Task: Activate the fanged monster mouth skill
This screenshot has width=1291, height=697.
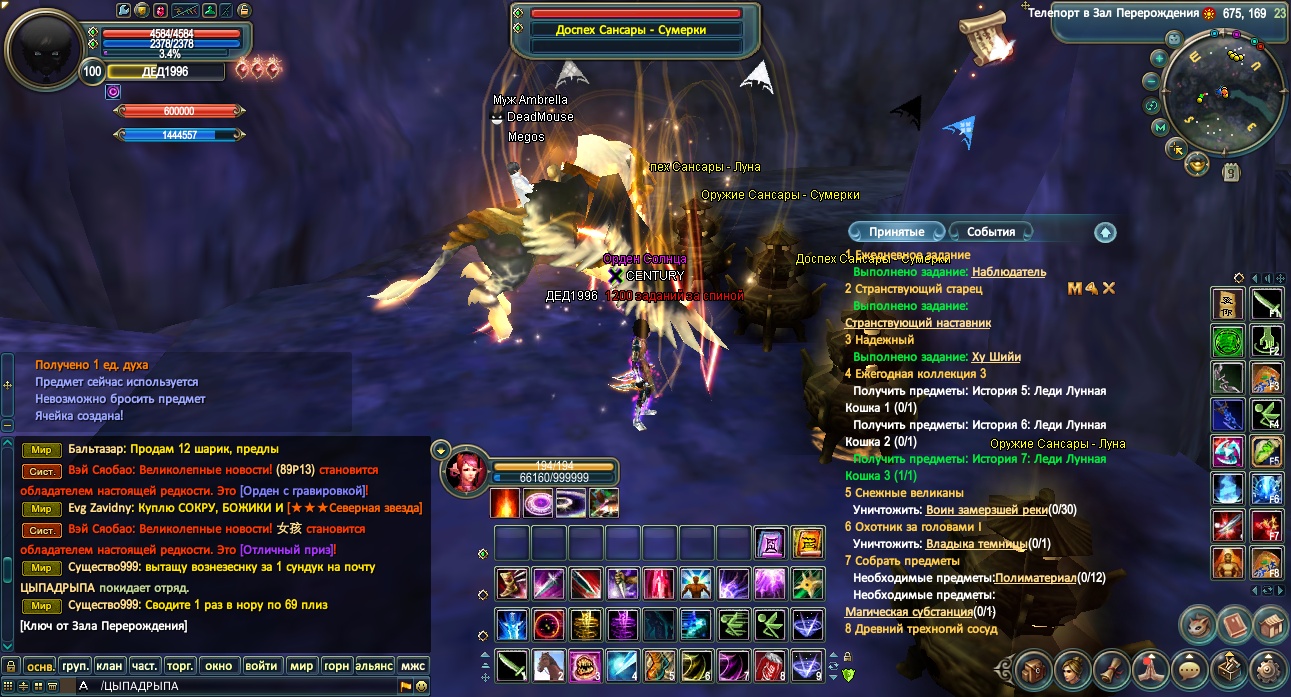Action: [x=584, y=663]
